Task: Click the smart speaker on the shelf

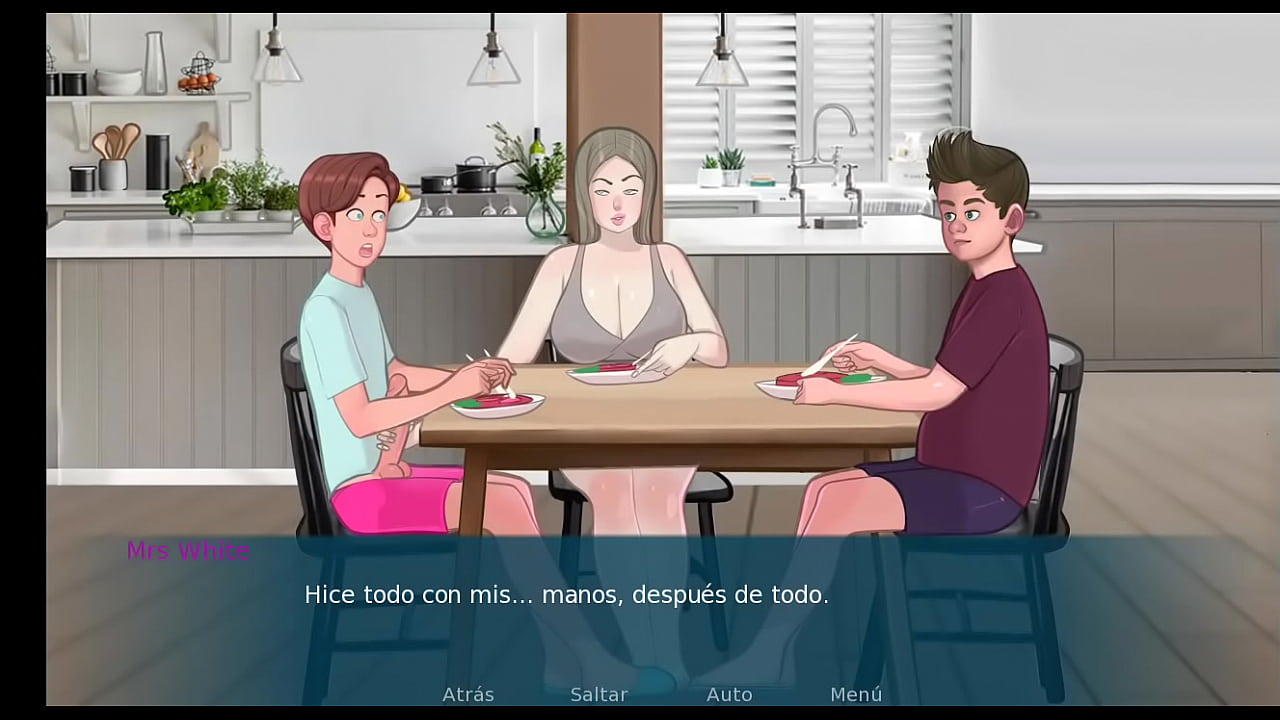Action: (156, 160)
